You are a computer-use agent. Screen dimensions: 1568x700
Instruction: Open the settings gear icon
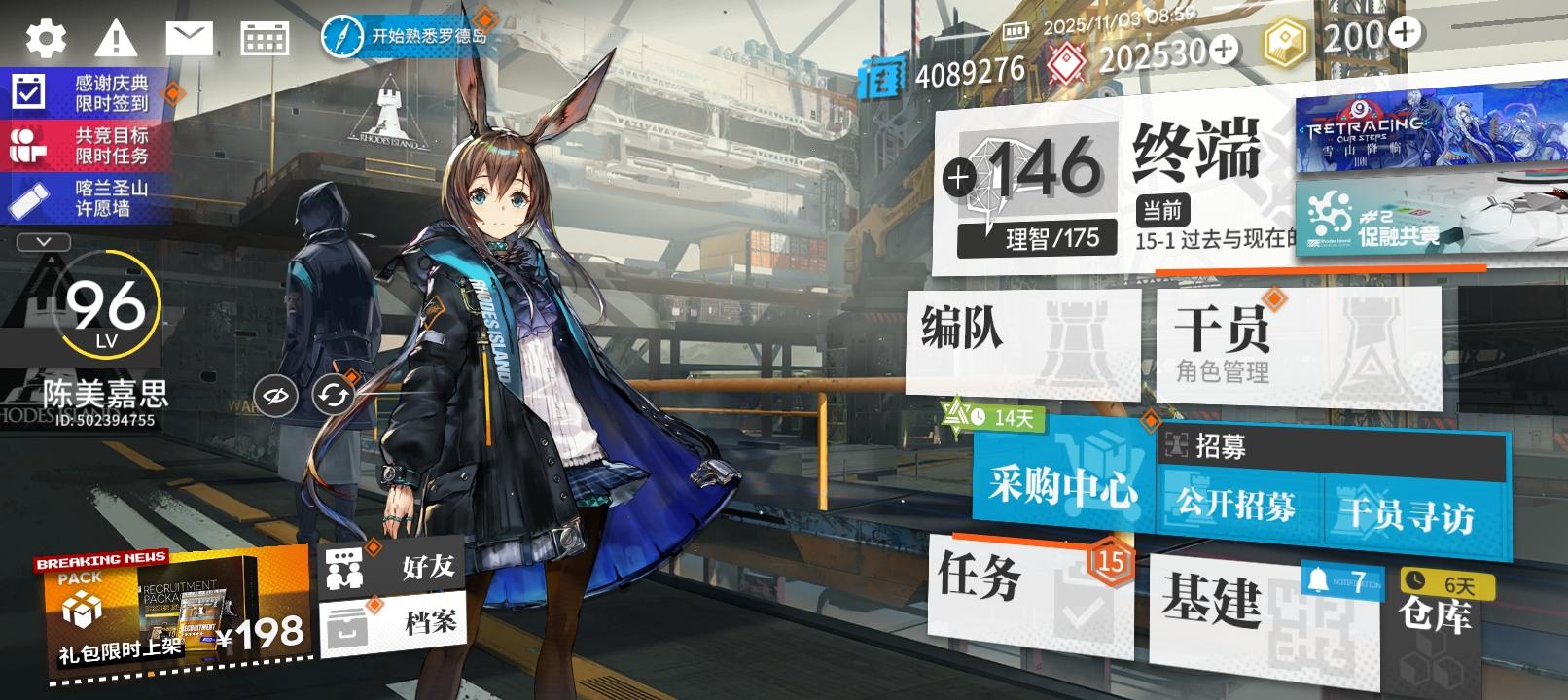[44, 37]
